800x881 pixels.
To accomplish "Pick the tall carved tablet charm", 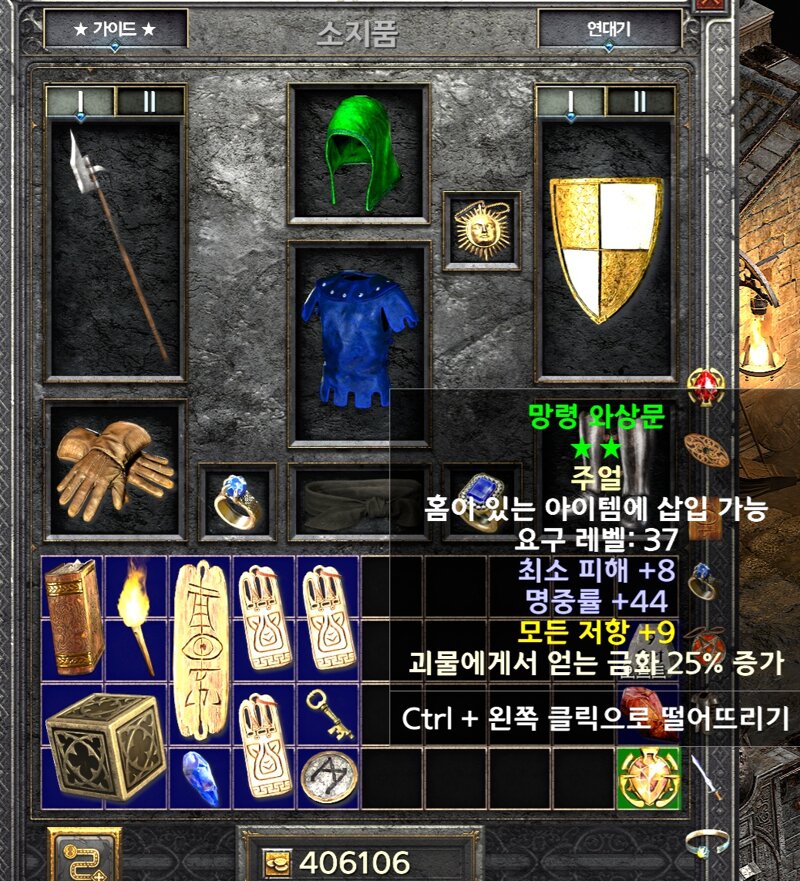I will (x=200, y=649).
